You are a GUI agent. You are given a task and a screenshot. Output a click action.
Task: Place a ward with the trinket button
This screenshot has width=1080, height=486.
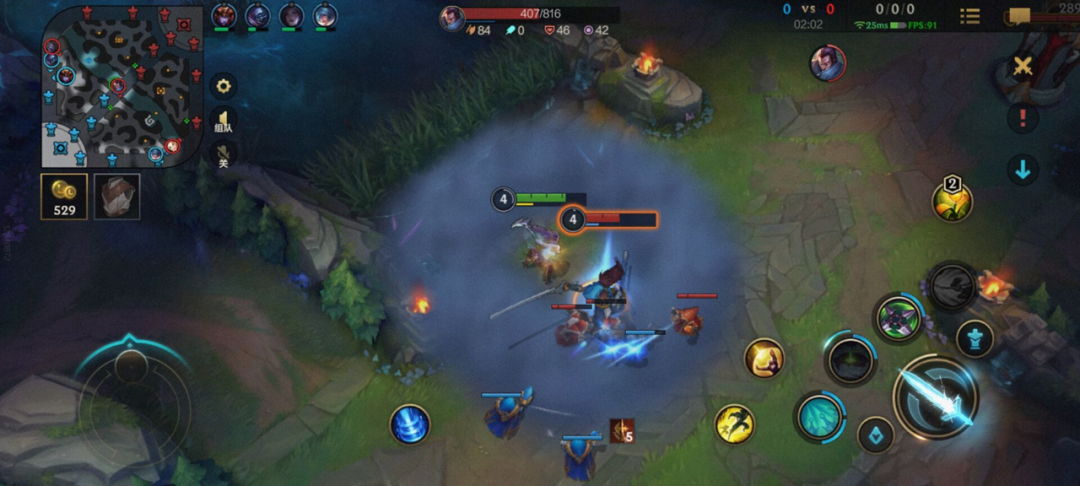(952, 199)
